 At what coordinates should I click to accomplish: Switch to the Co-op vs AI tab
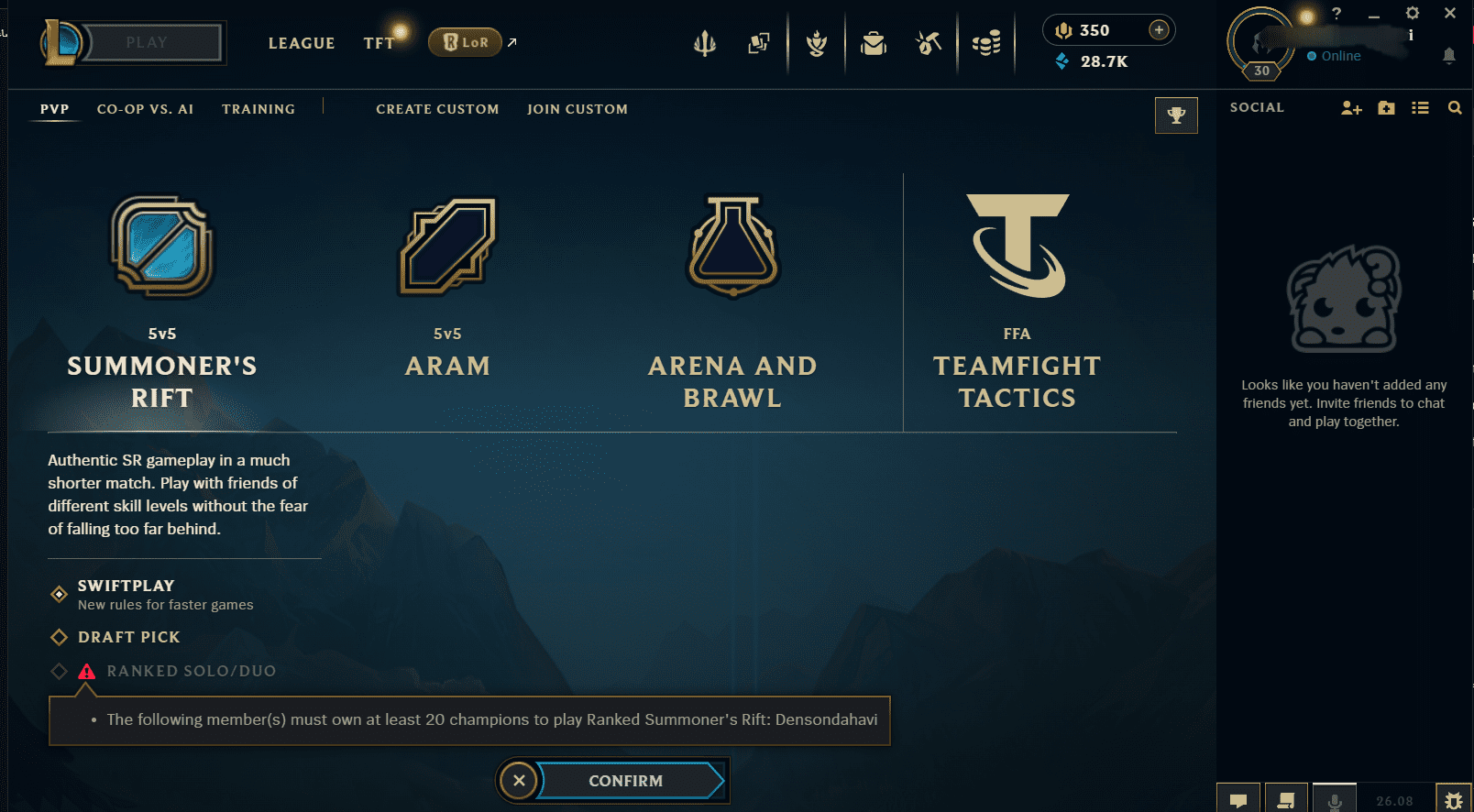pos(145,108)
